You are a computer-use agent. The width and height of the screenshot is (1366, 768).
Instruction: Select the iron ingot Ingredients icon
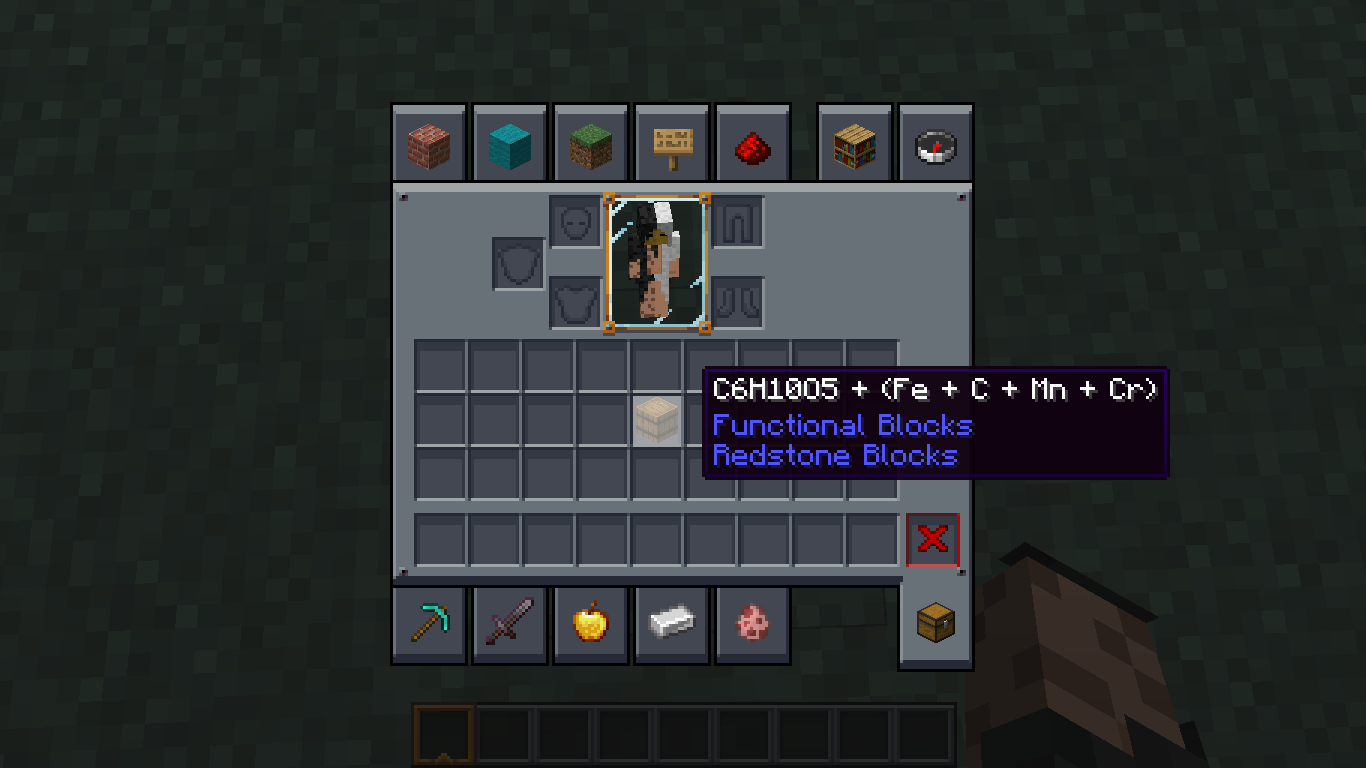tap(672, 623)
